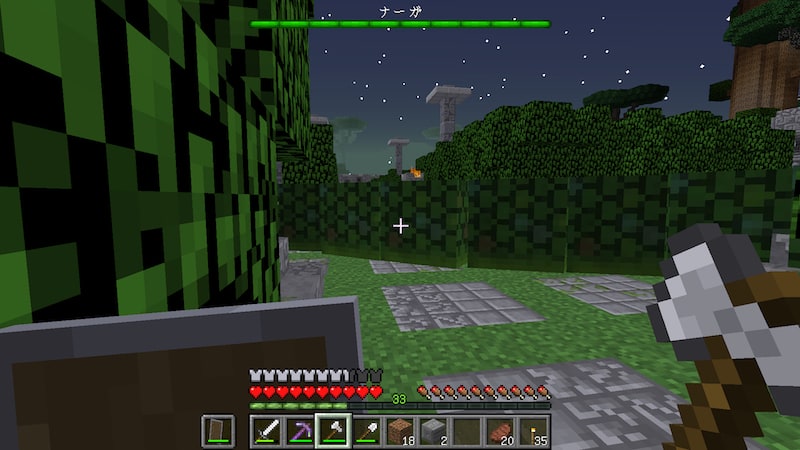Click the offhand shield slot
The width and height of the screenshot is (800, 450).
pyautogui.click(x=219, y=431)
